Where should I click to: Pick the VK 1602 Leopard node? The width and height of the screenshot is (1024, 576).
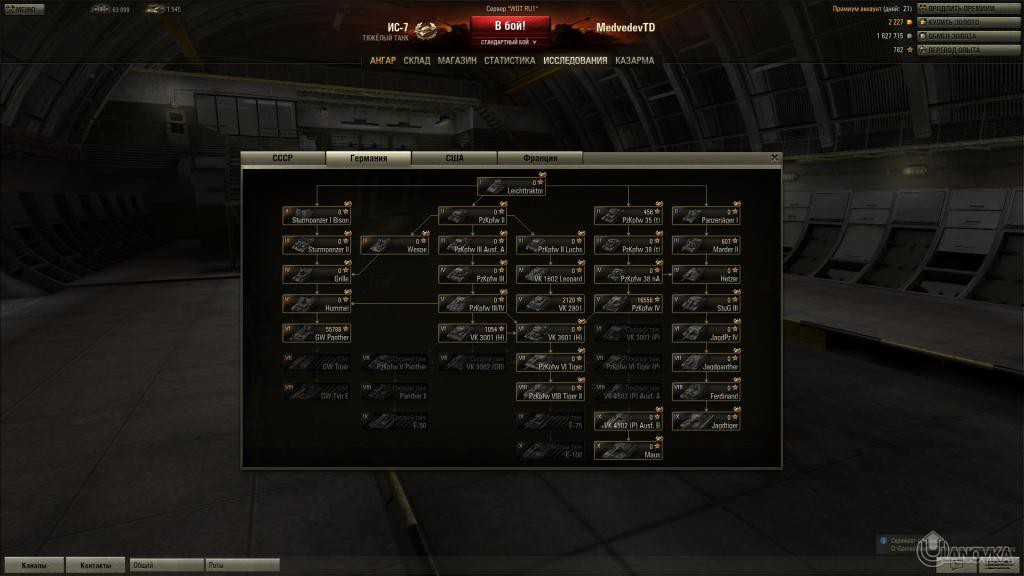point(551,274)
